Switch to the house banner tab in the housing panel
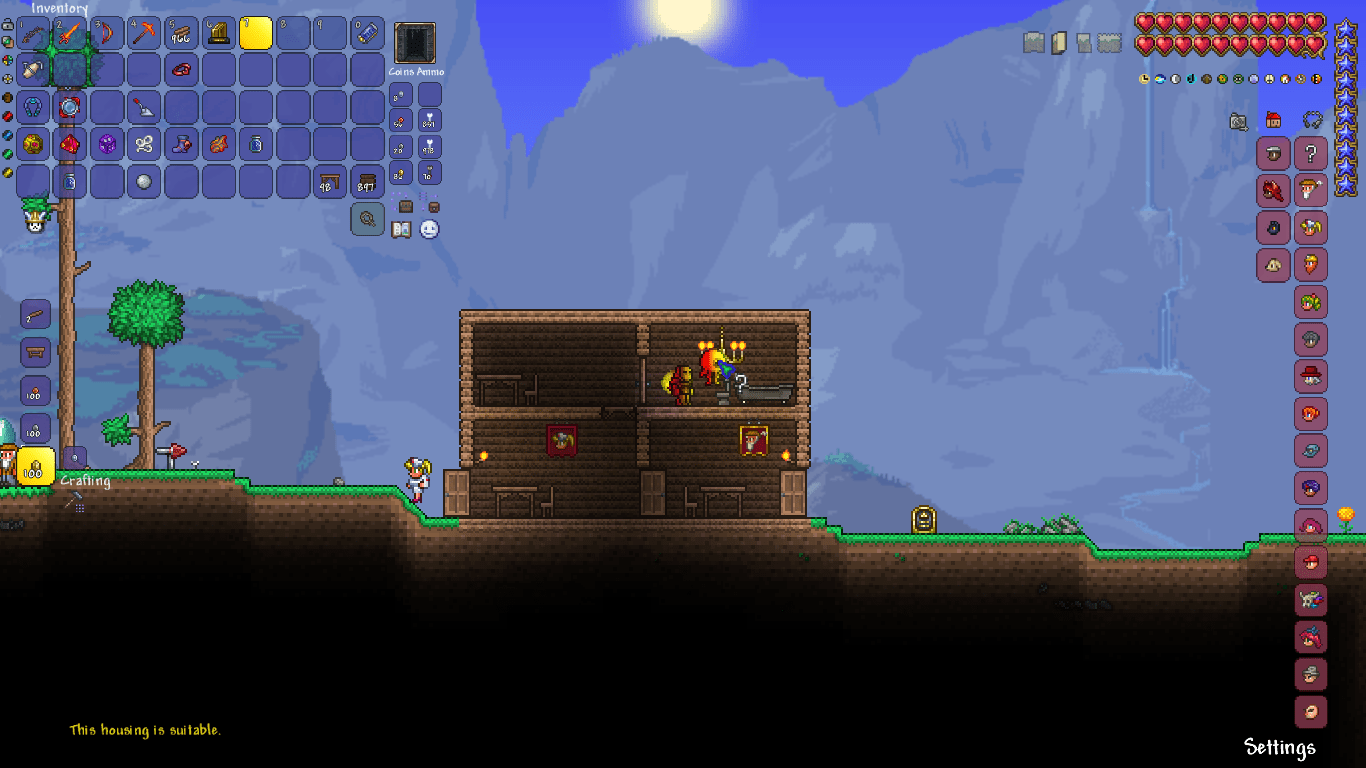This screenshot has width=1366, height=768. click(x=1273, y=119)
